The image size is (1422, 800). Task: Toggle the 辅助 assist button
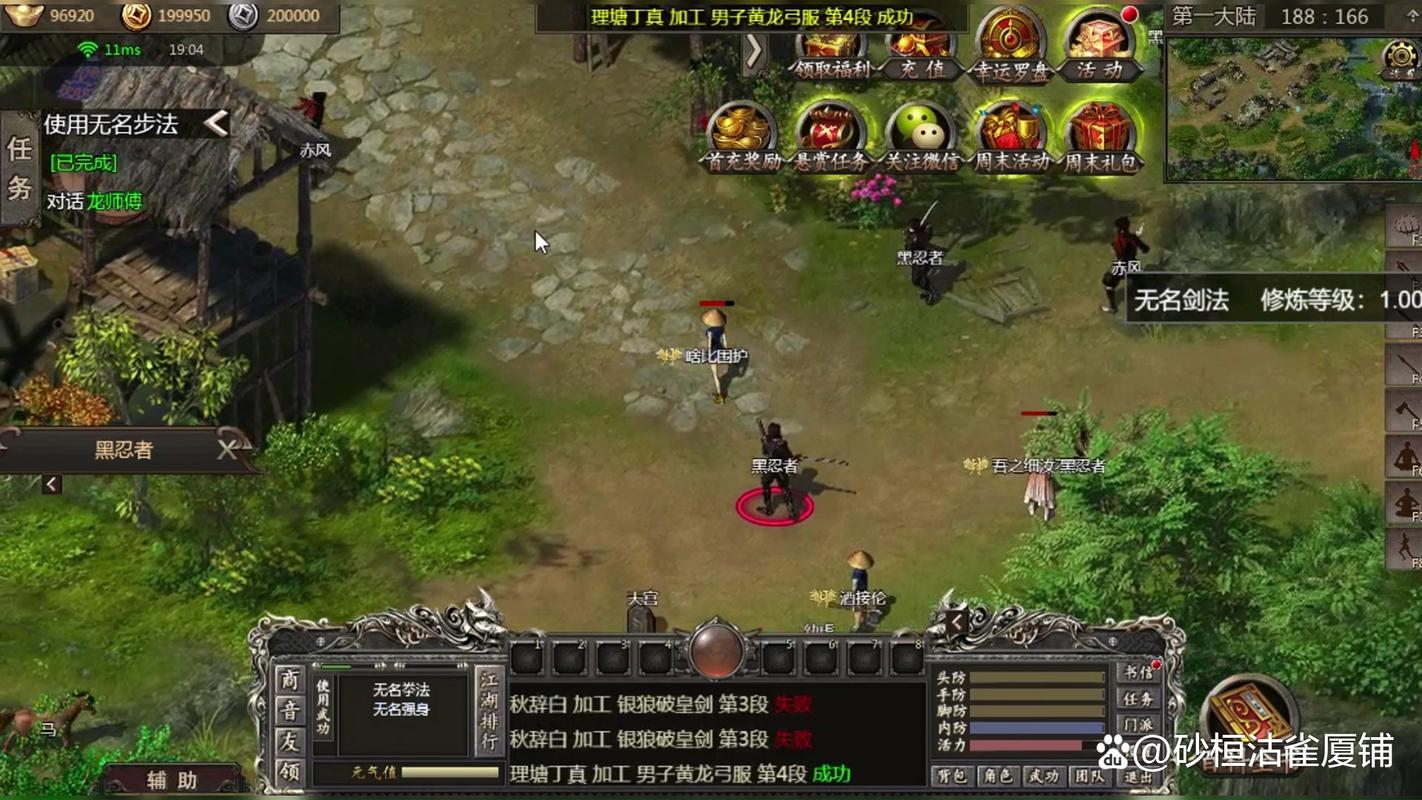tap(172, 780)
